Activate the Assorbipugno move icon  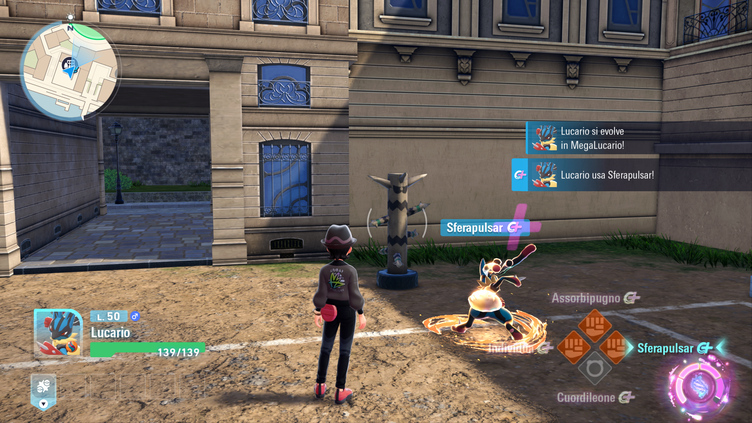[x=595, y=324]
